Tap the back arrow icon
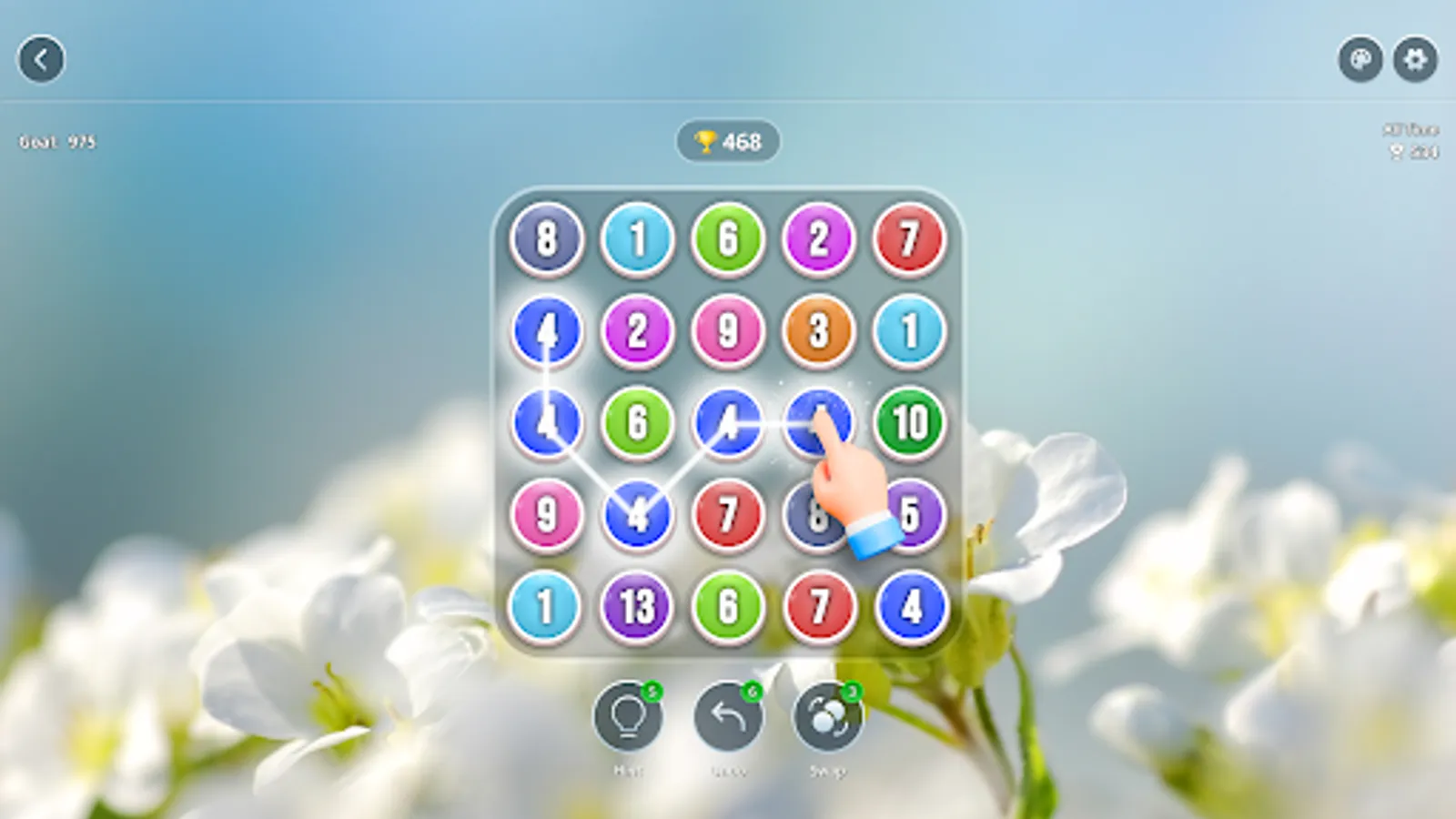 click(42, 60)
